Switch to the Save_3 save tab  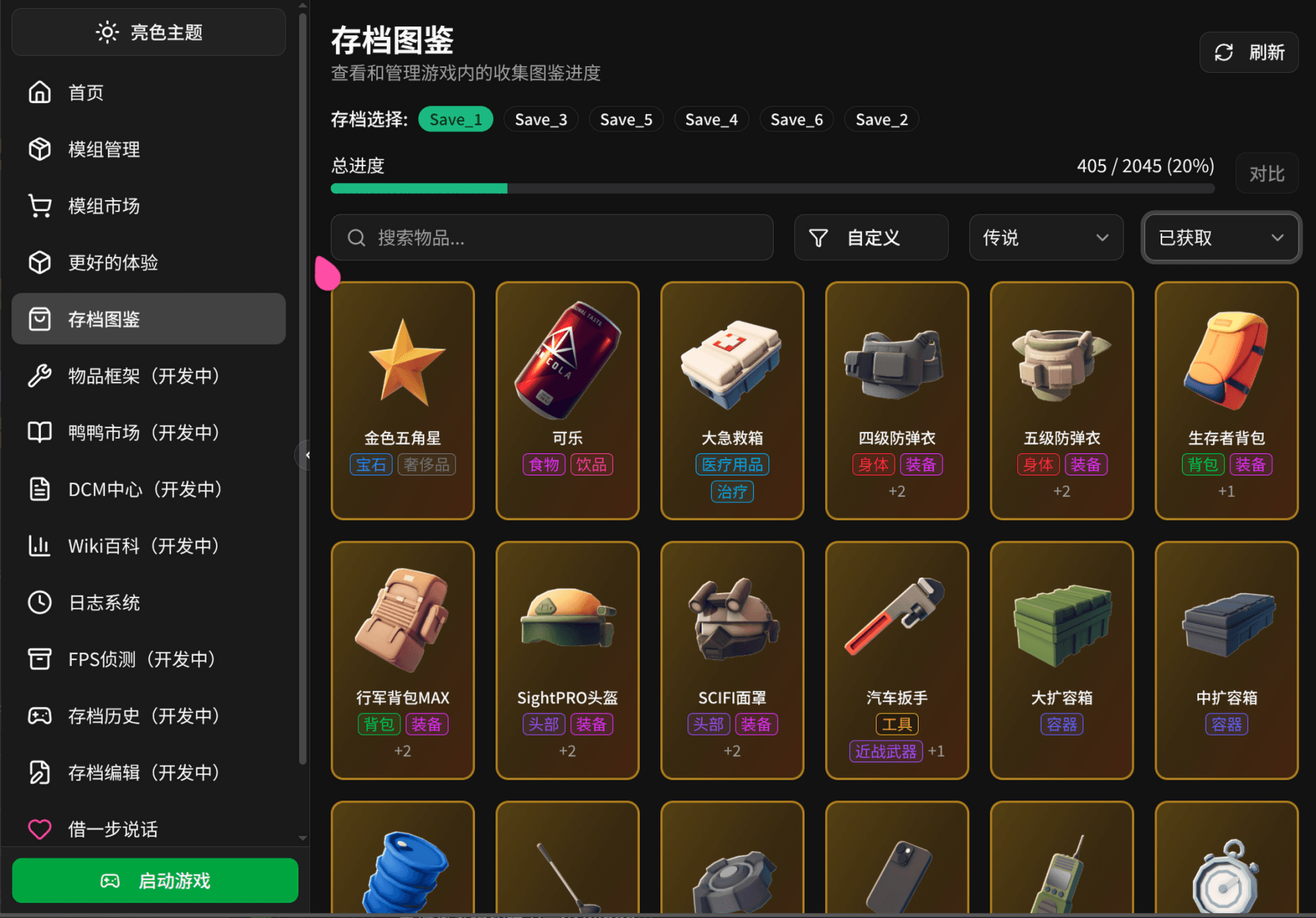pyautogui.click(x=541, y=118)
